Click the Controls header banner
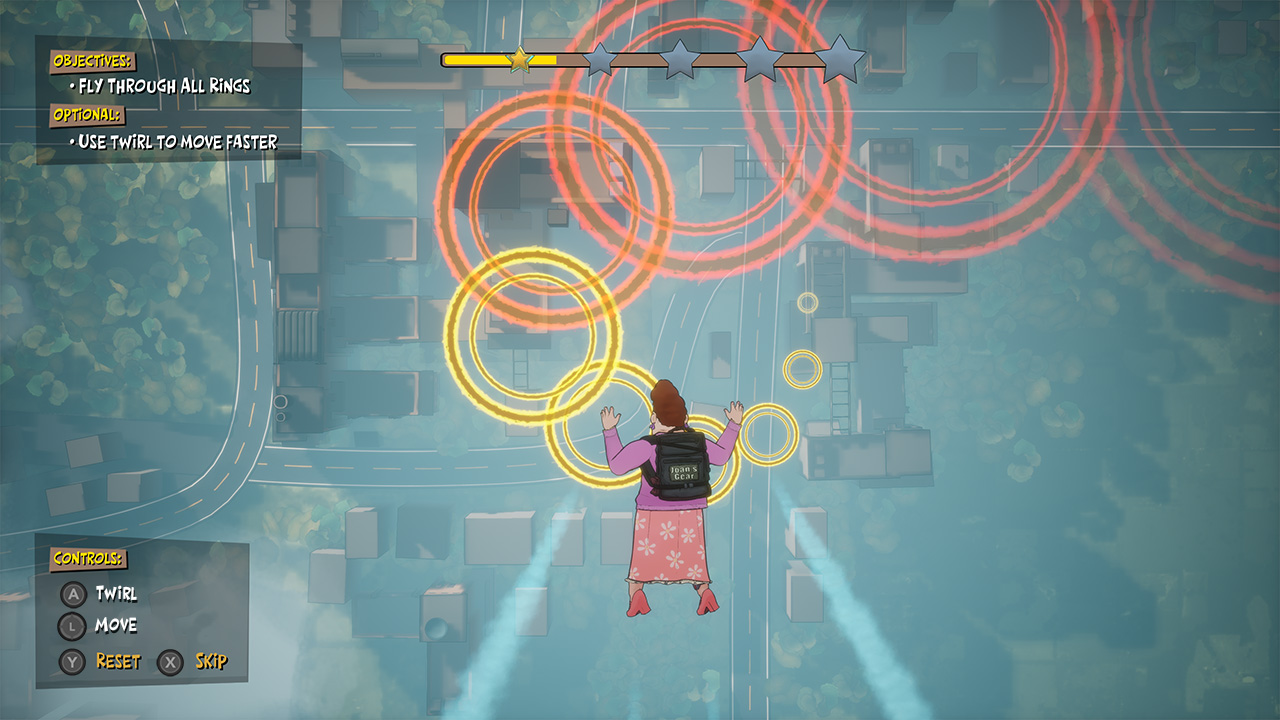Screen dimensions: 1280x720 [x=87, y=558]
